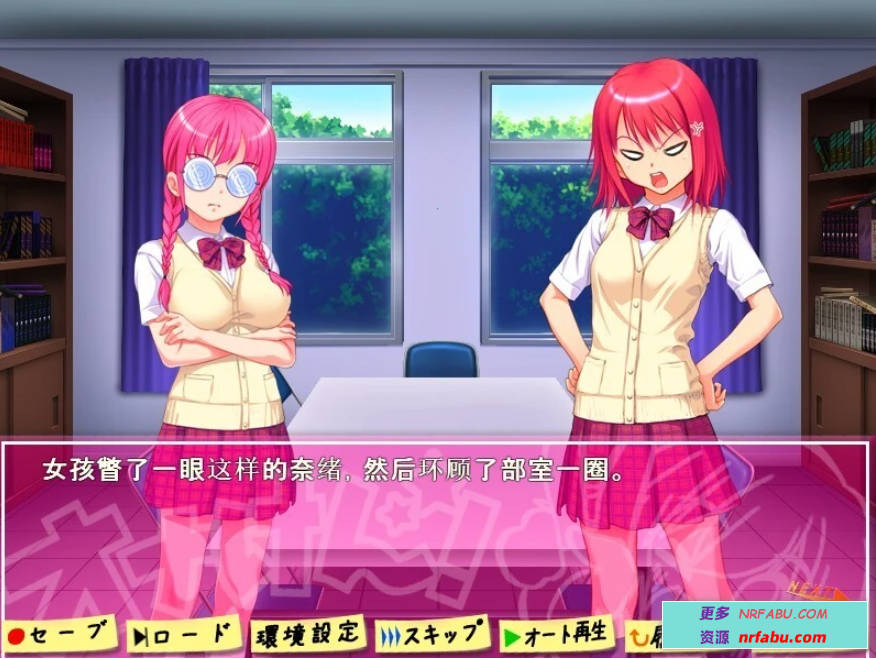Click the NRFABU.COM watermark link
876x660 pixels.
point(783,613)
